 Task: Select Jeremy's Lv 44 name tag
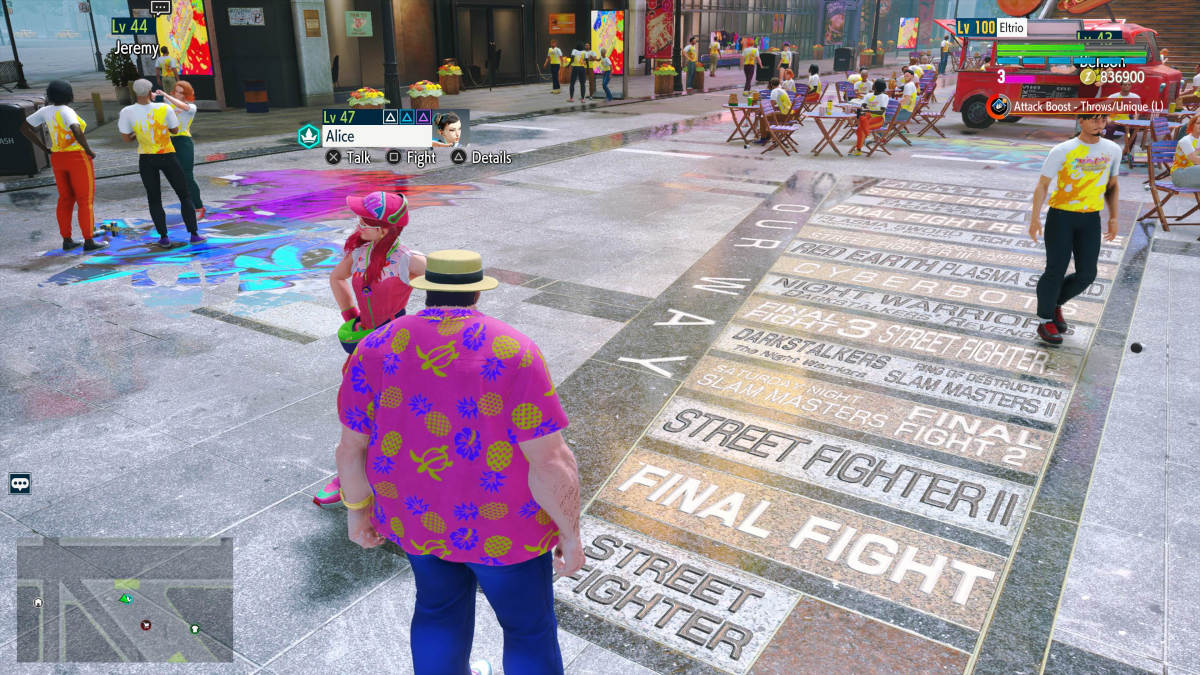pos(132,27)
